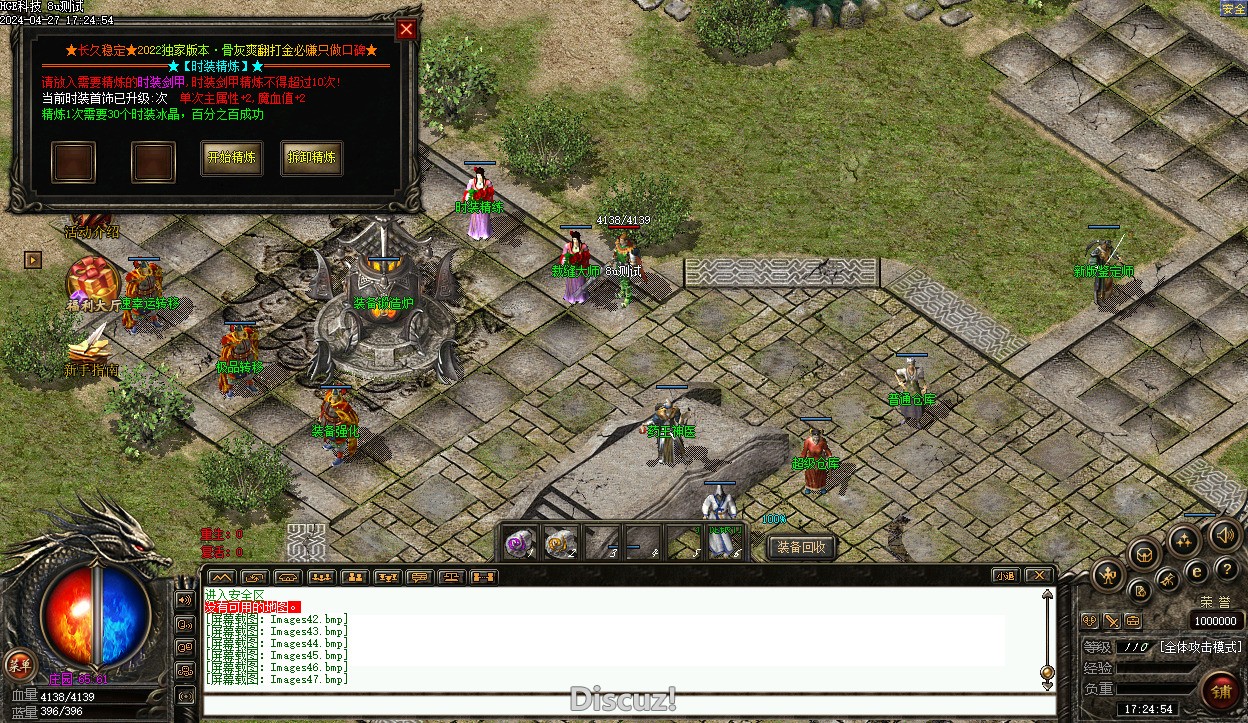Click the 拆卸精炼 dismantle refining button

click(x=311, y=158)
